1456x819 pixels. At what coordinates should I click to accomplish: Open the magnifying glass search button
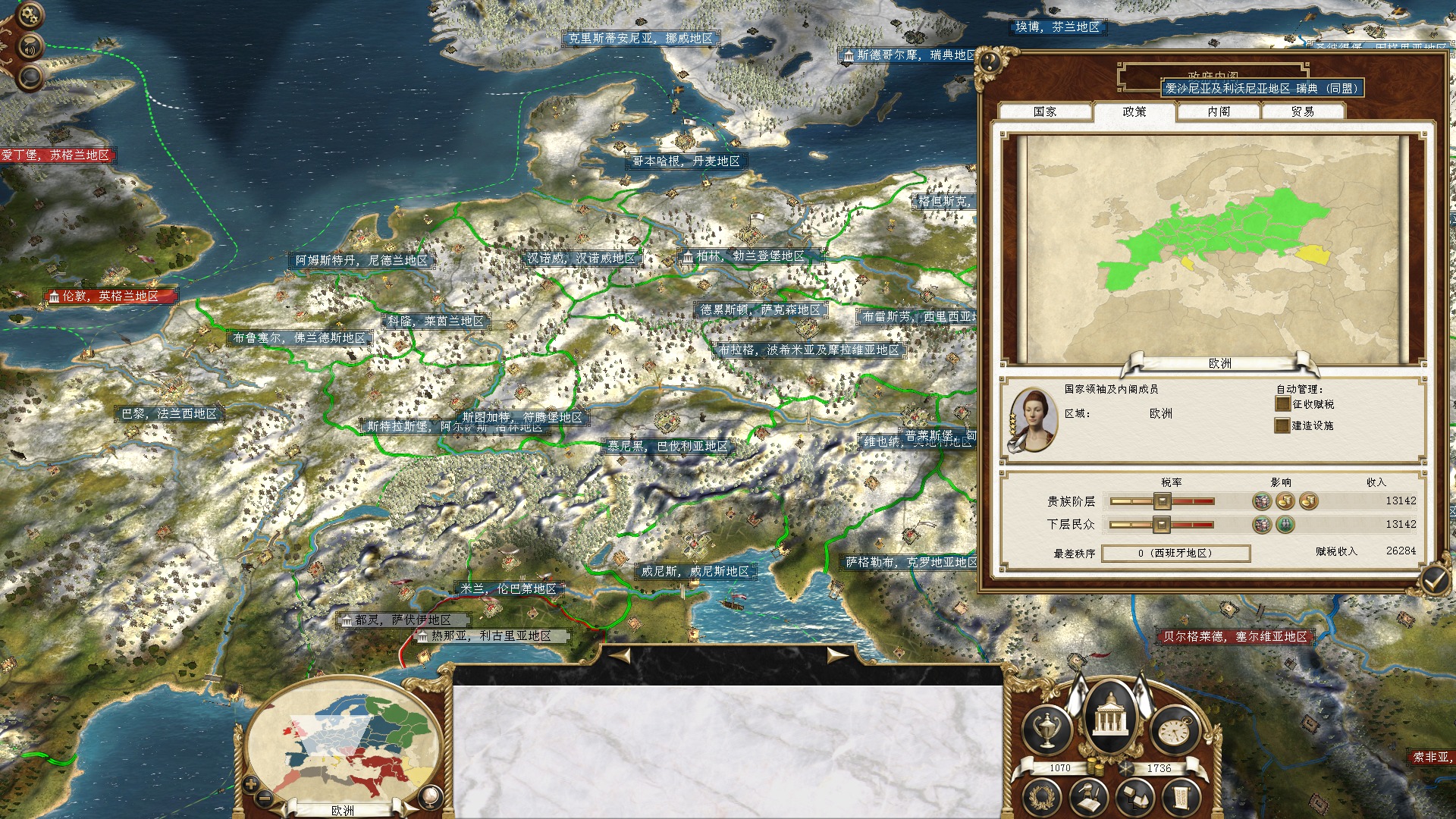coord(31,77)
